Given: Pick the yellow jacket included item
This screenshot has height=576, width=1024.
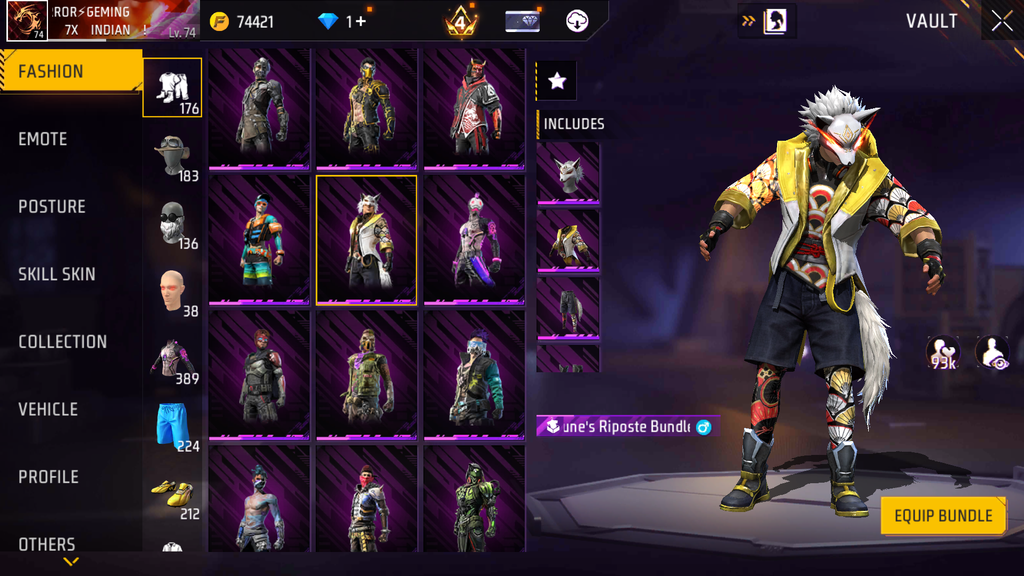Looking at the screenshot, I should (568, 241).
